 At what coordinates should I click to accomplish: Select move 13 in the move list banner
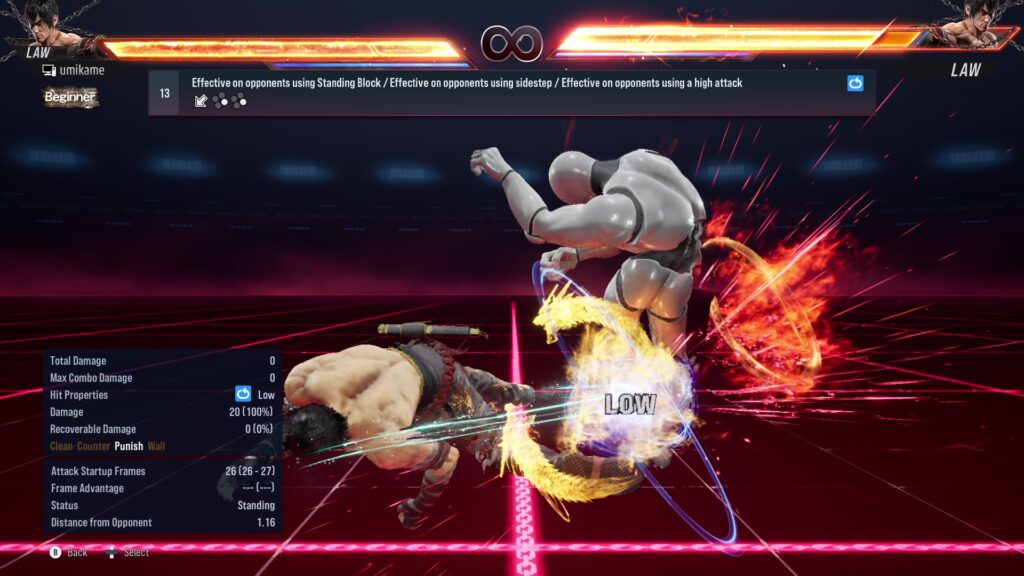[164, 93]
